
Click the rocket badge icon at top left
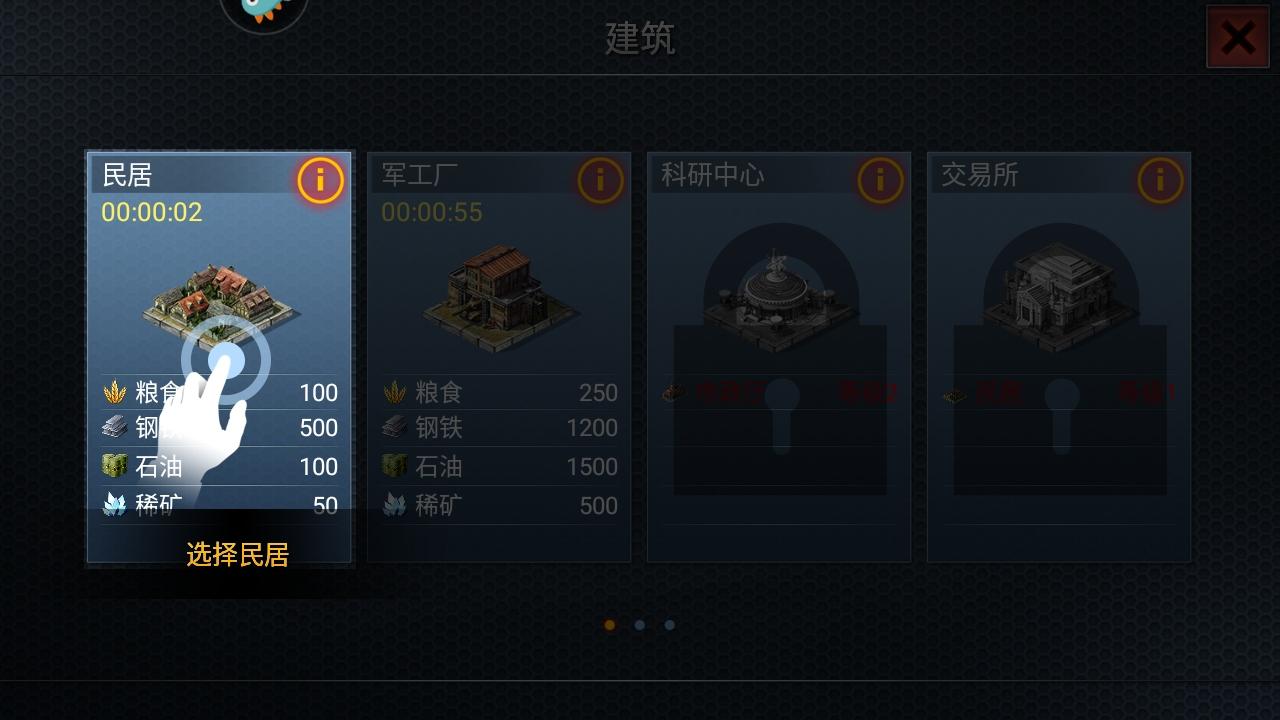click(x=263, y=10)
